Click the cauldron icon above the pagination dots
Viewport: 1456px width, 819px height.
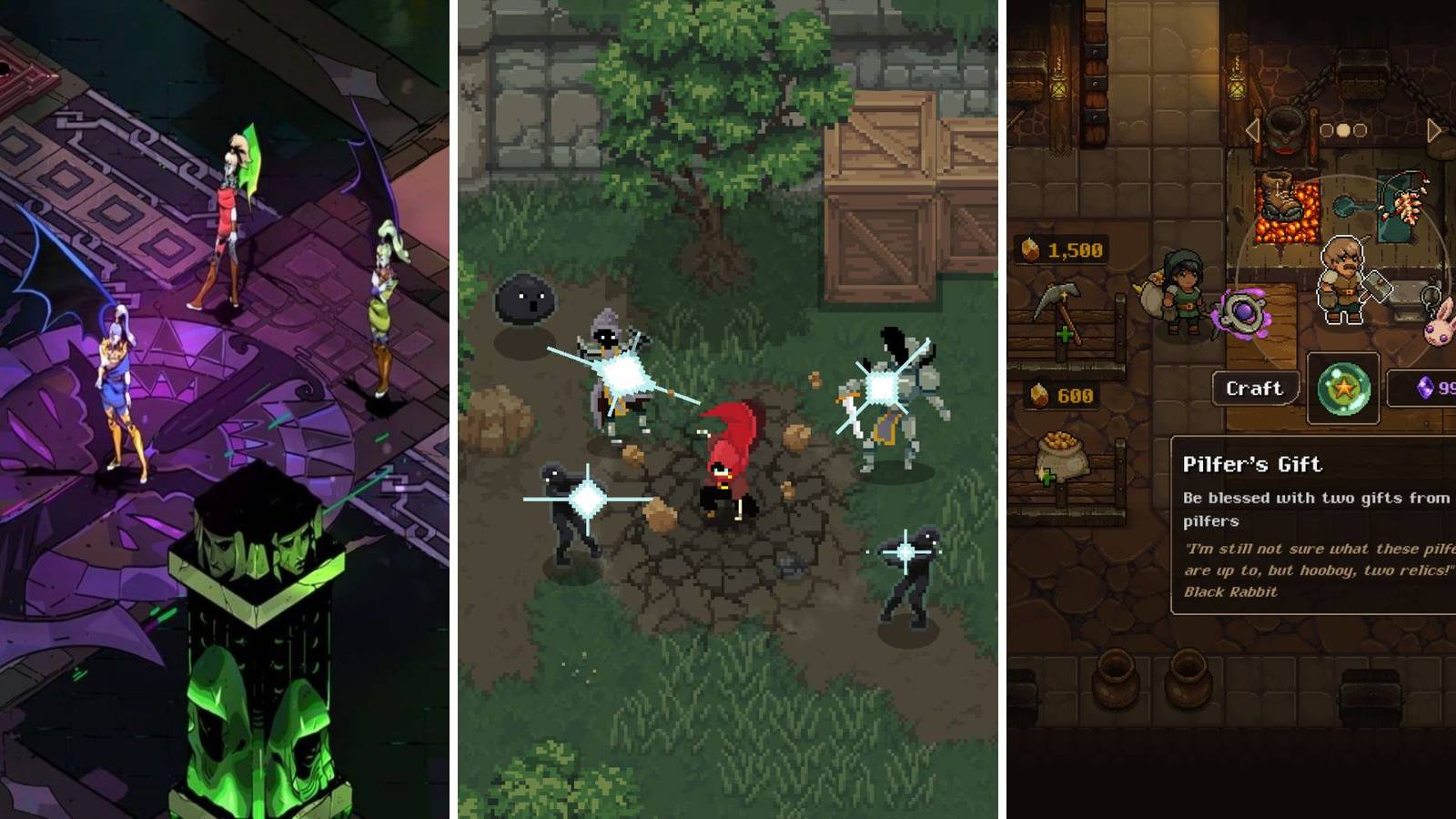[x=1284, y=126]
